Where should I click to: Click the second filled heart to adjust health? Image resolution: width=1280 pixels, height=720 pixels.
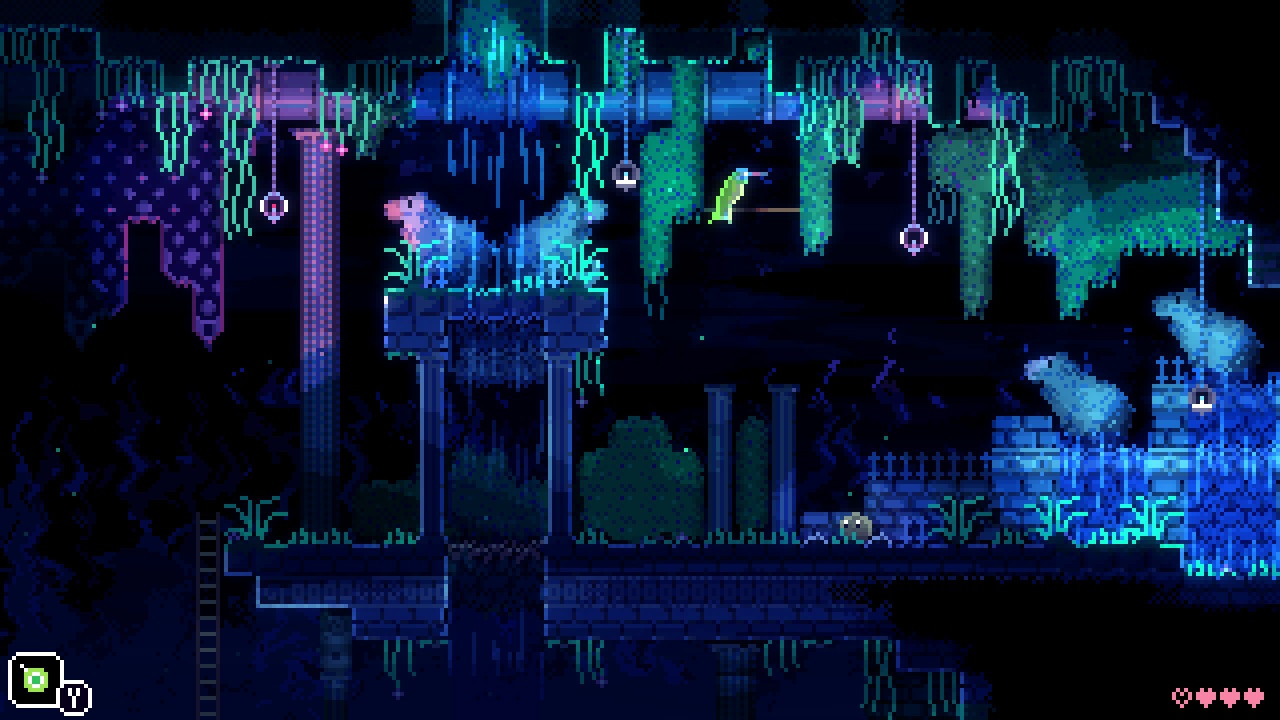(x=1231, y=698)
